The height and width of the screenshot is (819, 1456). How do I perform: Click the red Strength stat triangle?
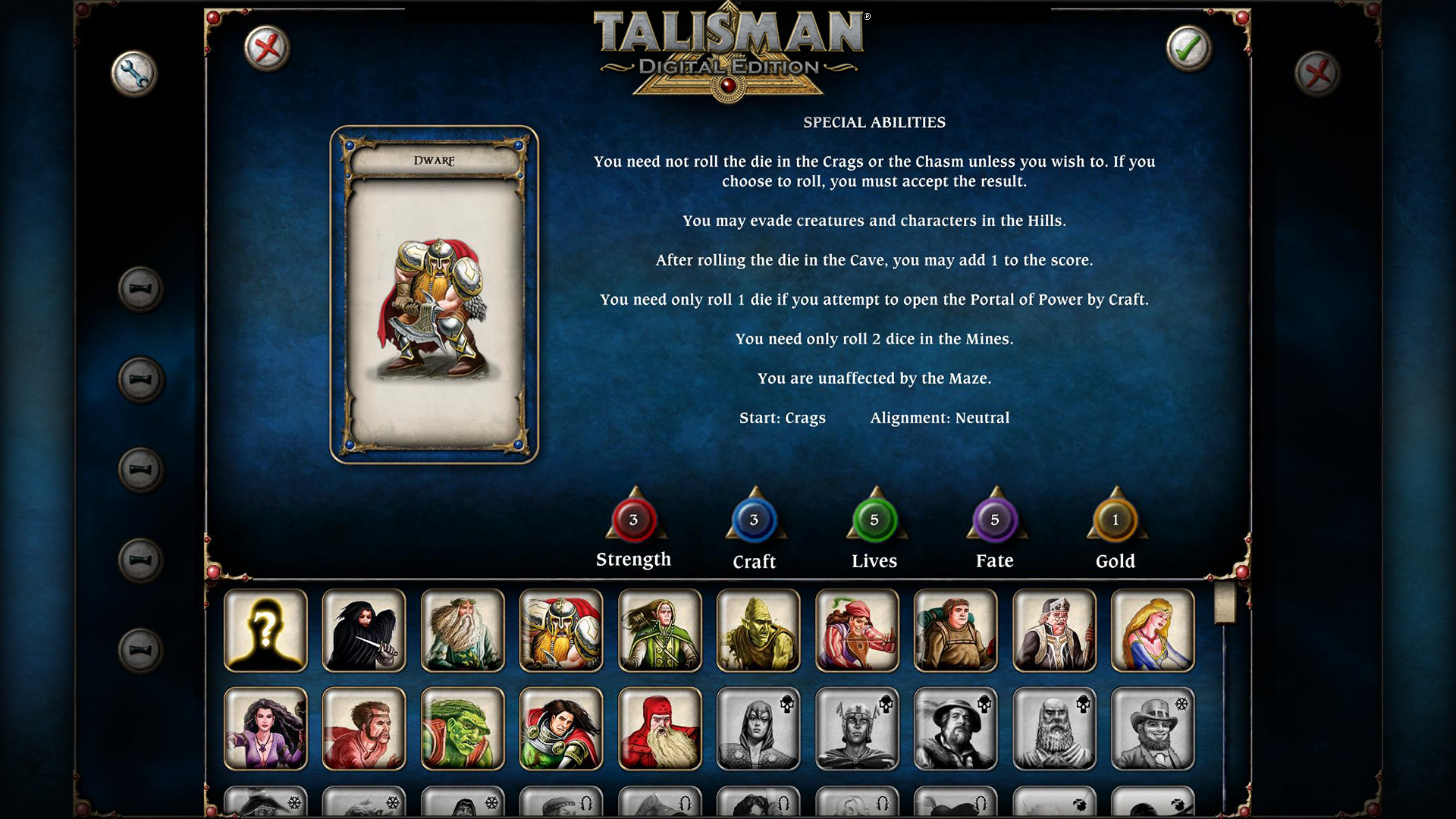tap(634, 520)
